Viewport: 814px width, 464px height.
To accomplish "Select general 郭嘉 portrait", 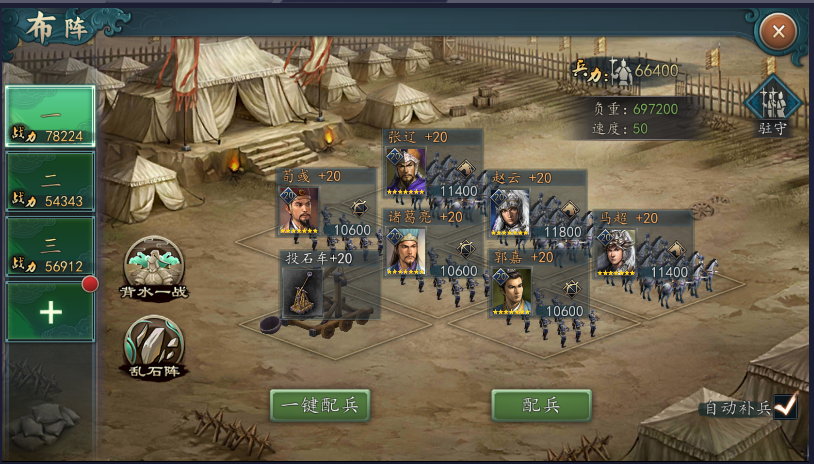I will click(x=511, y=291).
